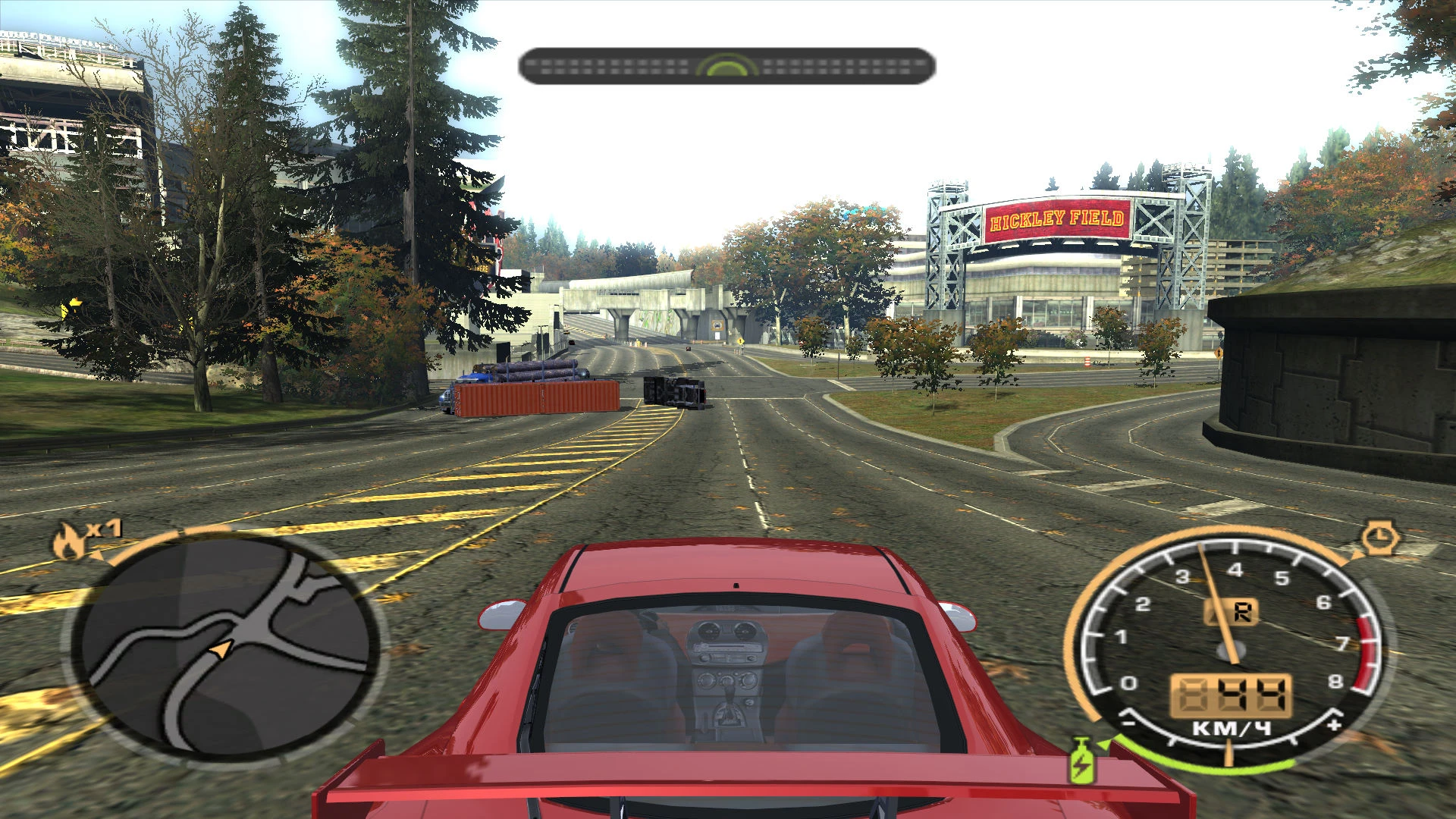
Task: Click the overturned truck on the road
Action: point(673,392)
